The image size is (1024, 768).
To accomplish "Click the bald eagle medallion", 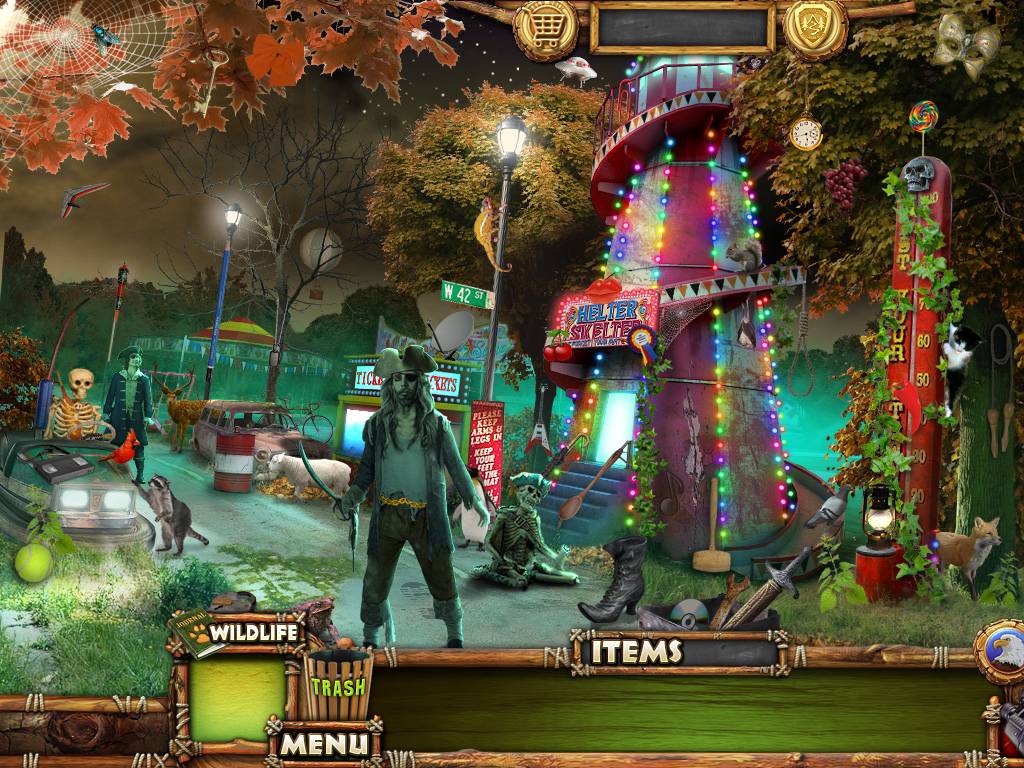I will [x=1001, y=653].
